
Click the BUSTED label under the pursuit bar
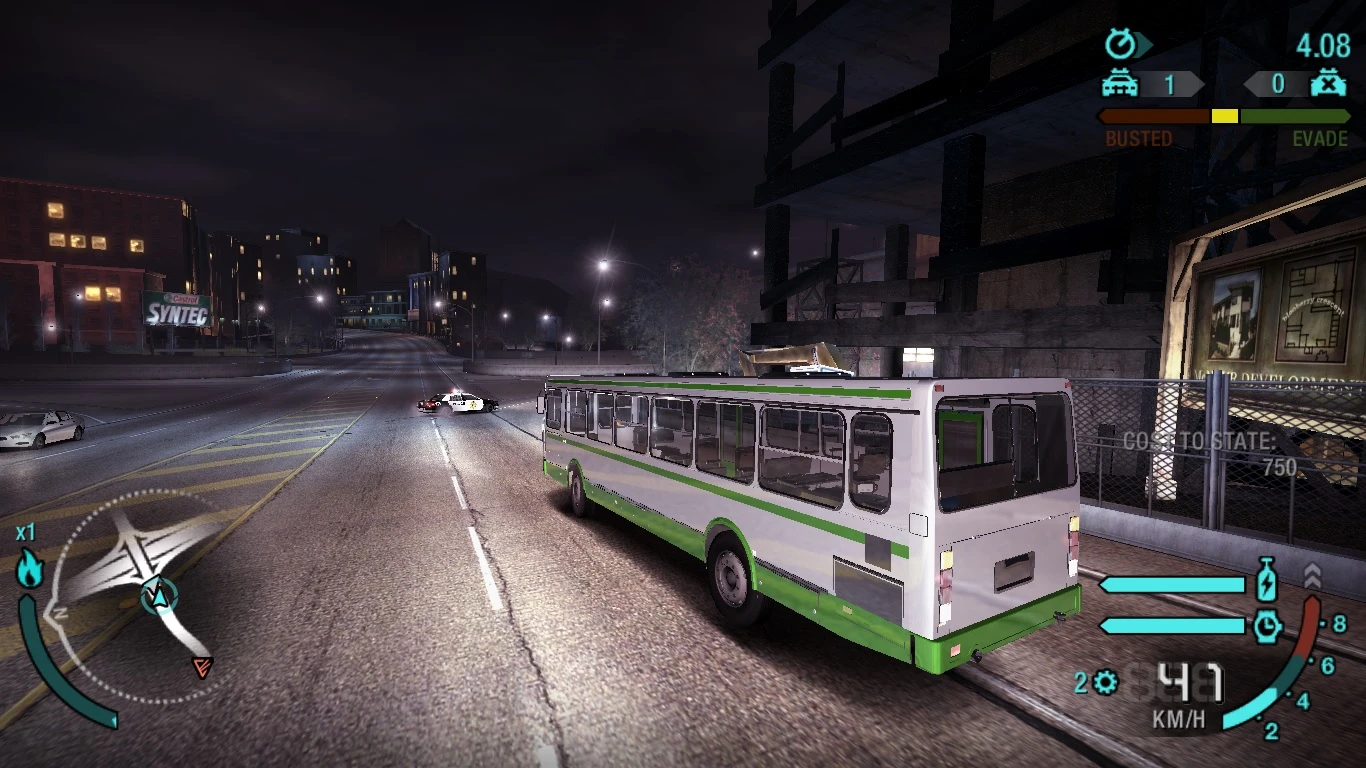click(x=1138, y=139)
